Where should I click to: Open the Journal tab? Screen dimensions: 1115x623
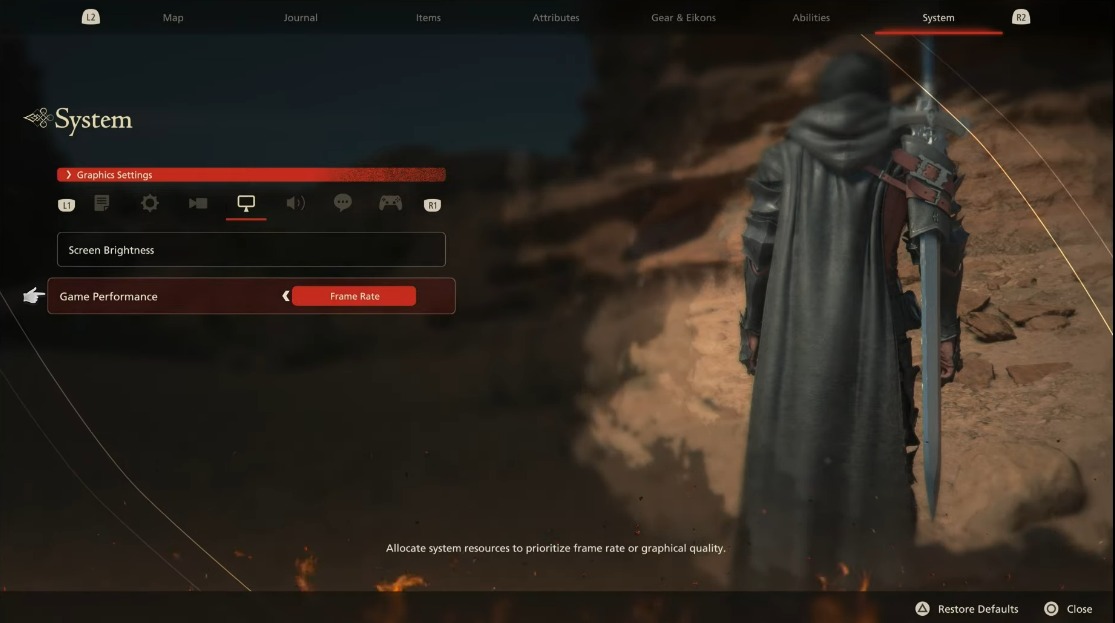300,18
